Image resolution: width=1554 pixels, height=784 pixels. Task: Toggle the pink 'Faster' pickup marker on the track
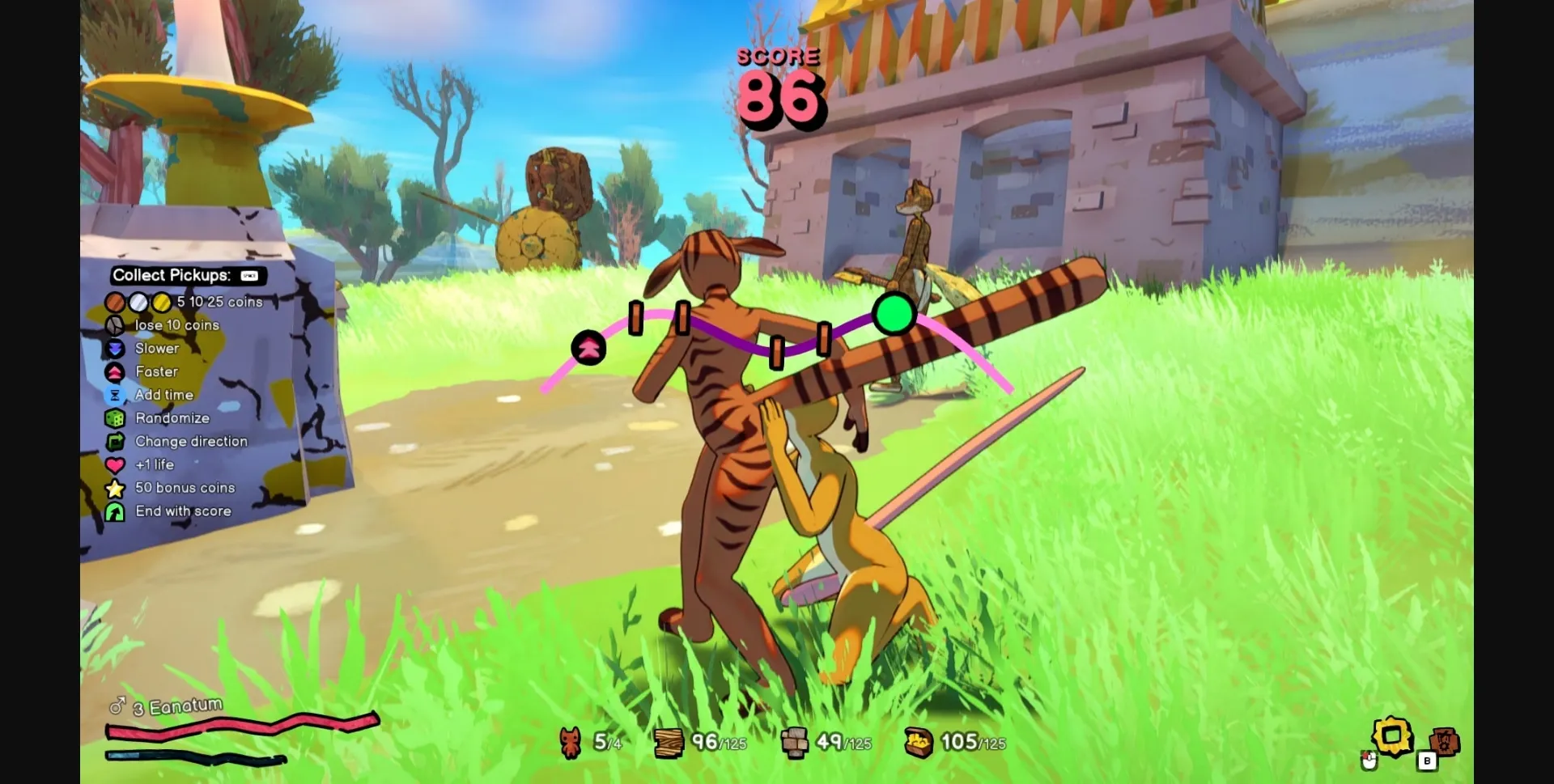pyautogui.click(x=588, y=350)
